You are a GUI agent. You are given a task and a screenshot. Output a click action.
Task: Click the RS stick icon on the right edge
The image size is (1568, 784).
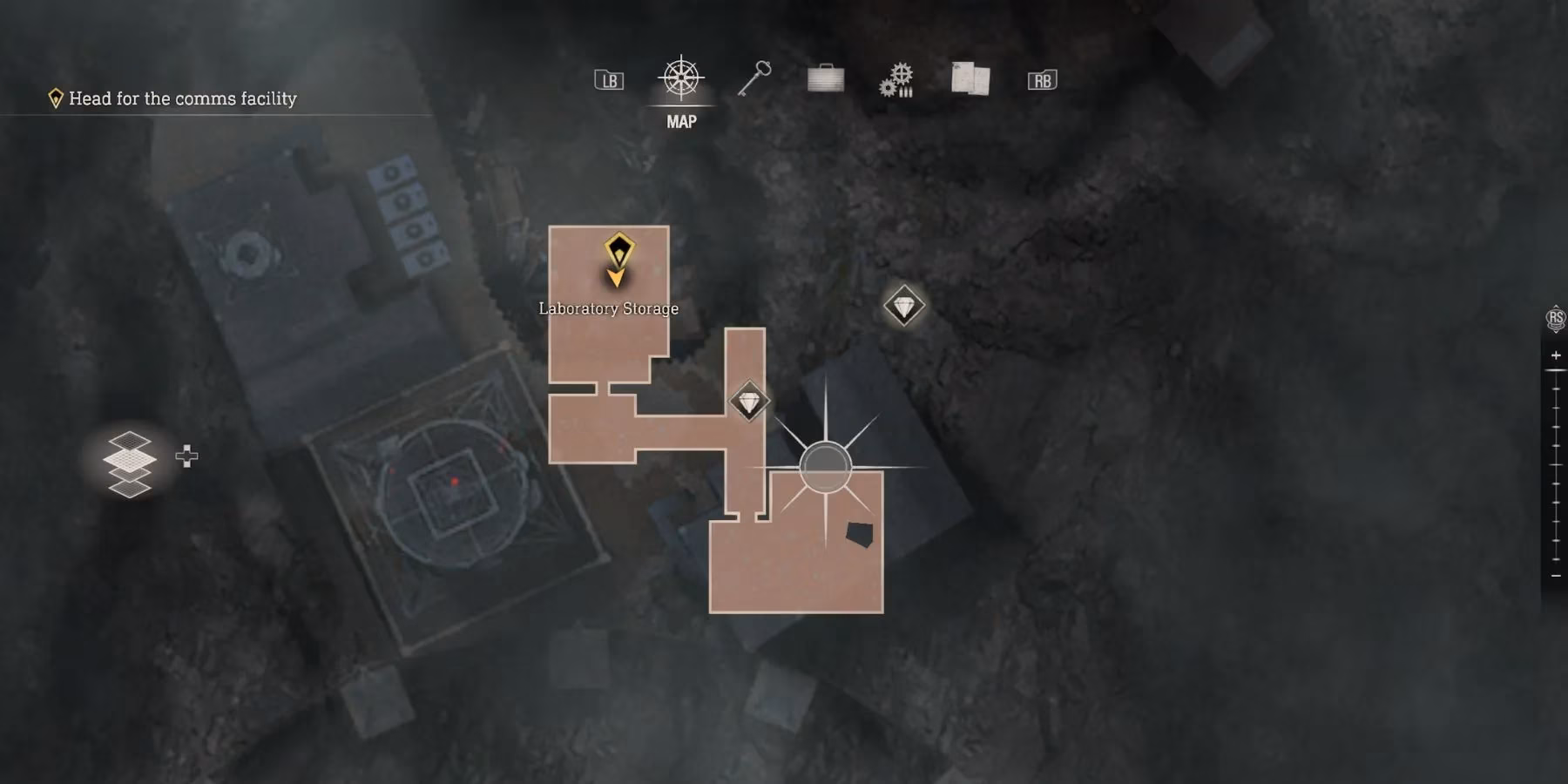click(1555, 318)
